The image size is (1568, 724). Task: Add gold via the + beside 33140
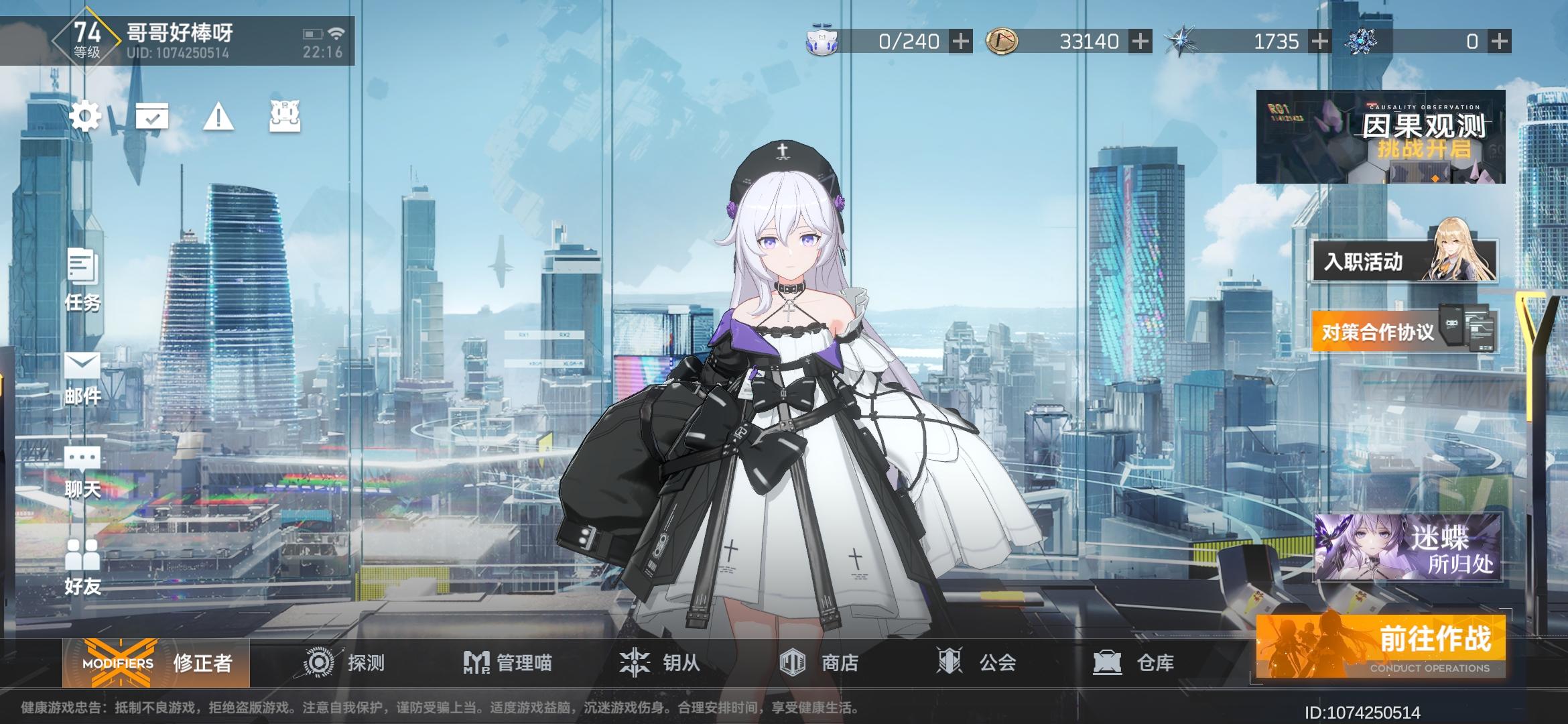click(x=1139, y=42)
